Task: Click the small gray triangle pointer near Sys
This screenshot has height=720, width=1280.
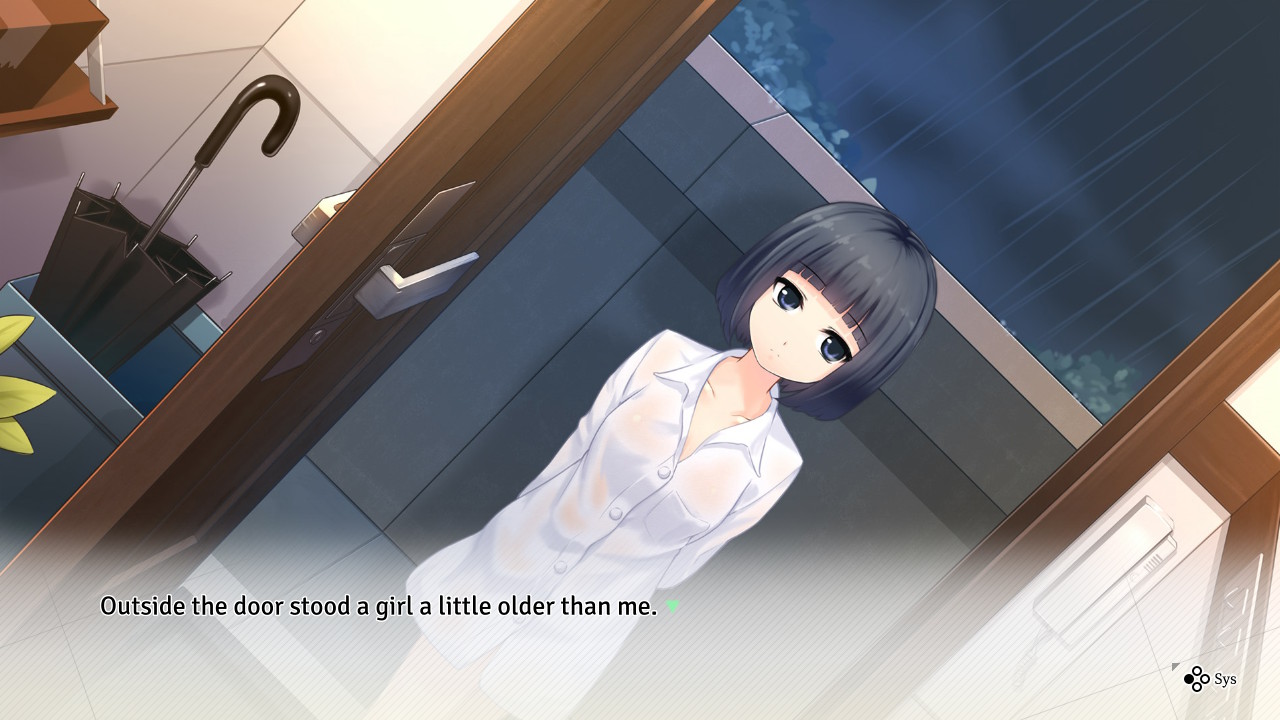Action: coord(1175,666)
